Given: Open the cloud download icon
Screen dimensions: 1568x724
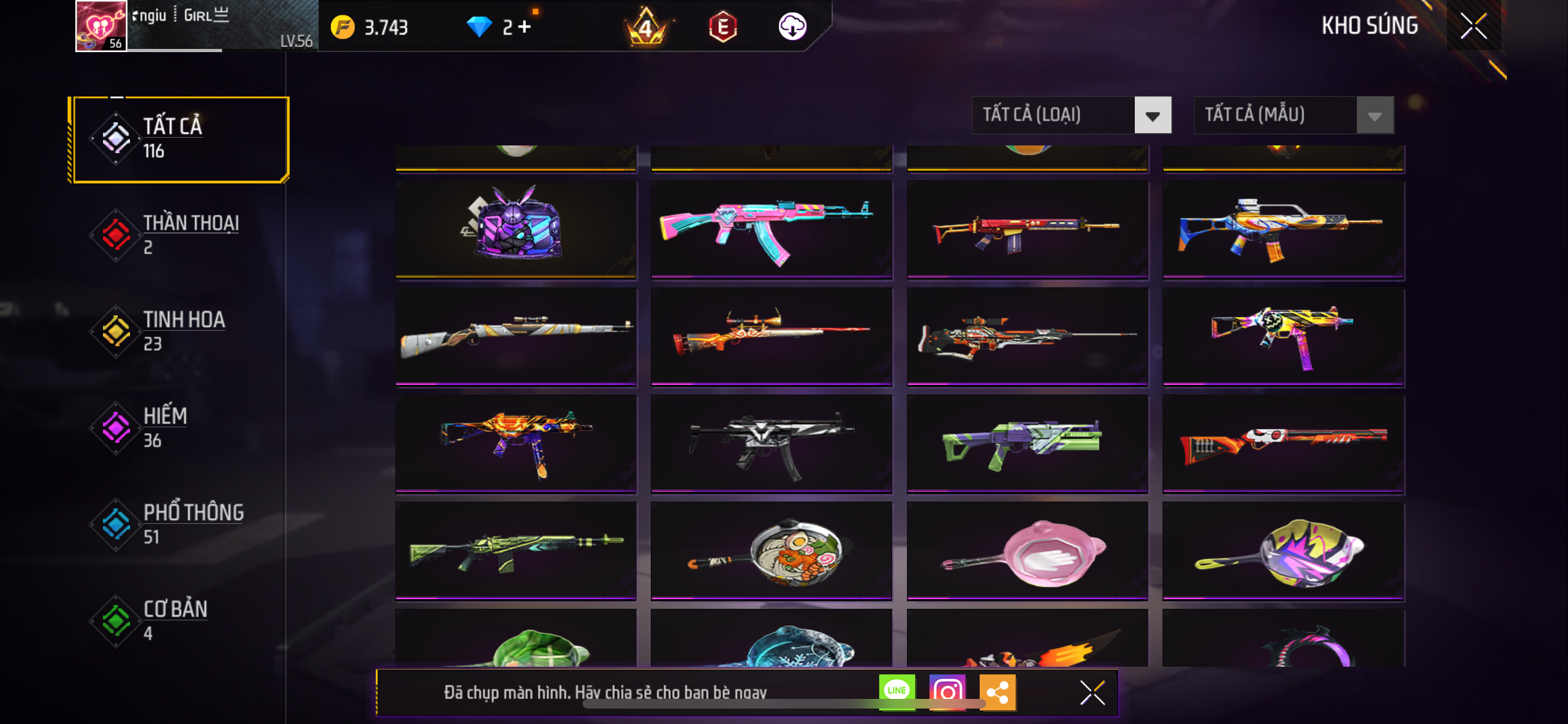Looking at the screenshot, I should [x=792, y=27].
